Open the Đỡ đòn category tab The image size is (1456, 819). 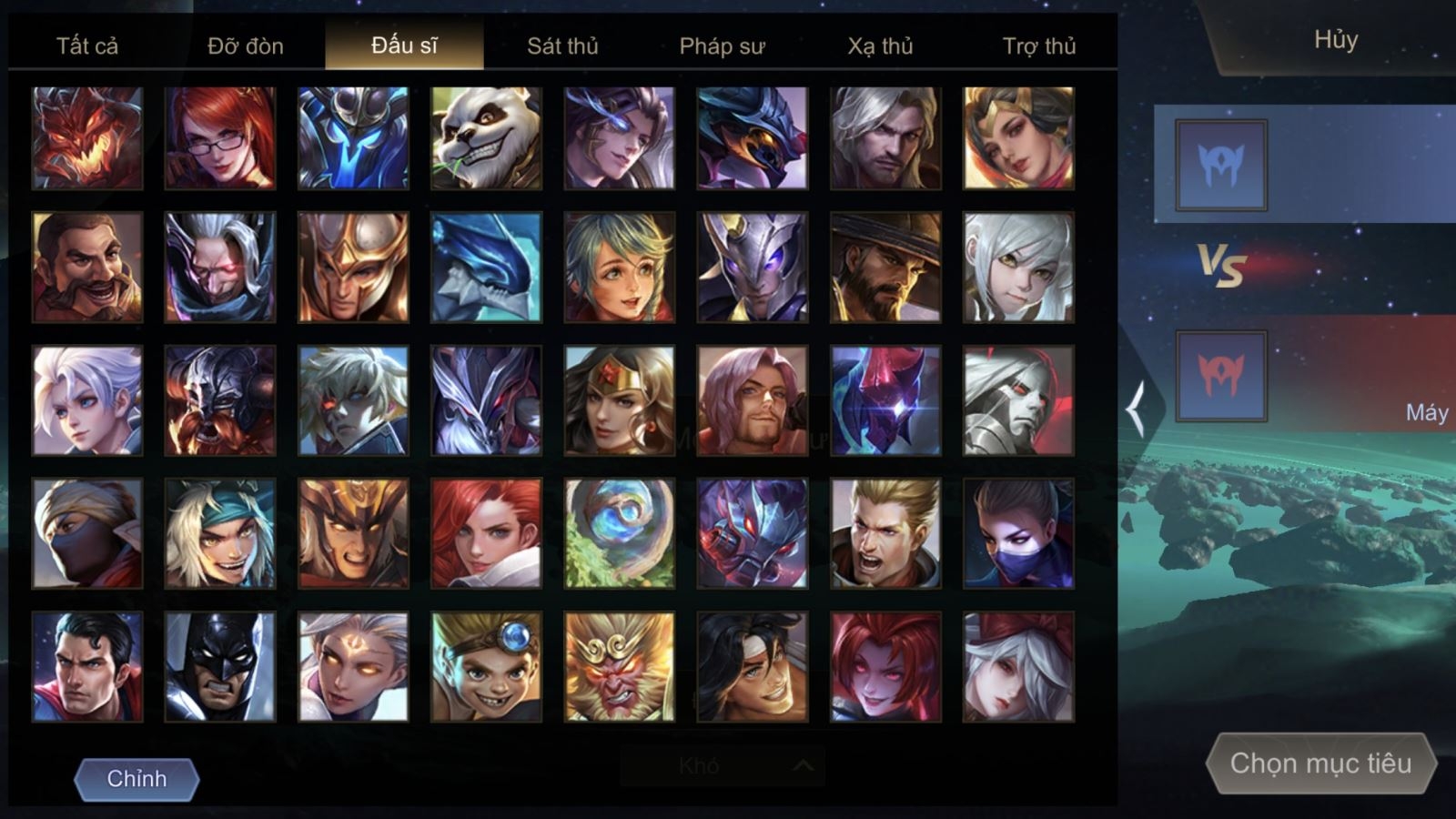coord(246,45)
